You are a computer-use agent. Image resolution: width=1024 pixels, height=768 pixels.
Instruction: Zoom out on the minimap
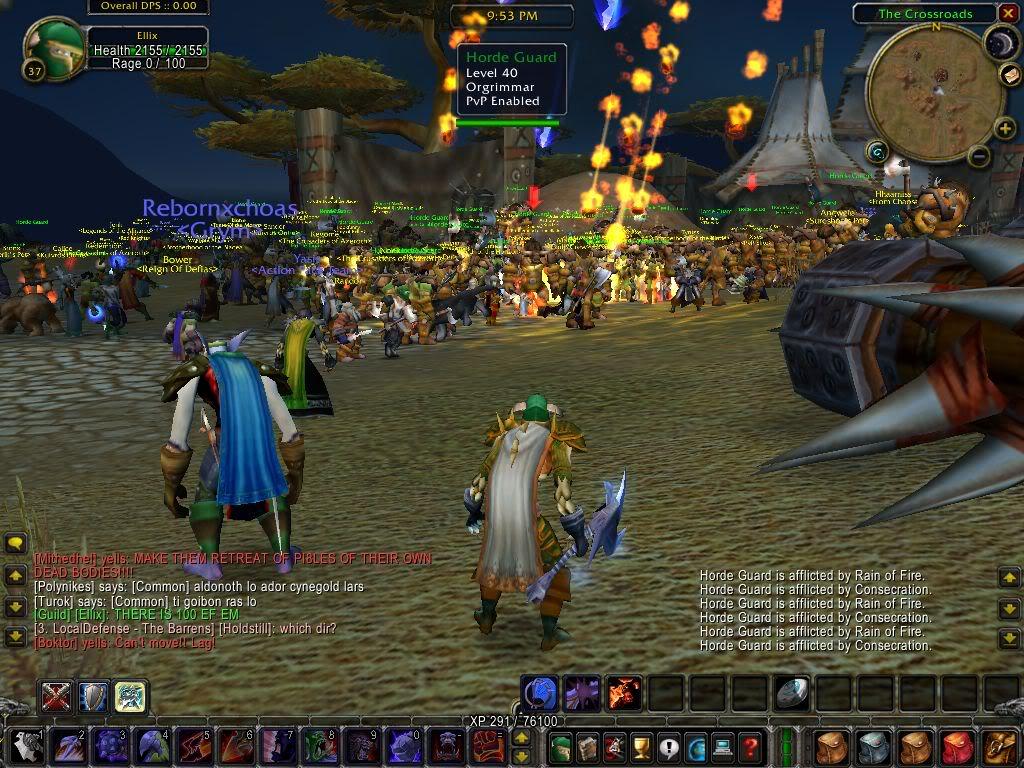pos(979,156)
